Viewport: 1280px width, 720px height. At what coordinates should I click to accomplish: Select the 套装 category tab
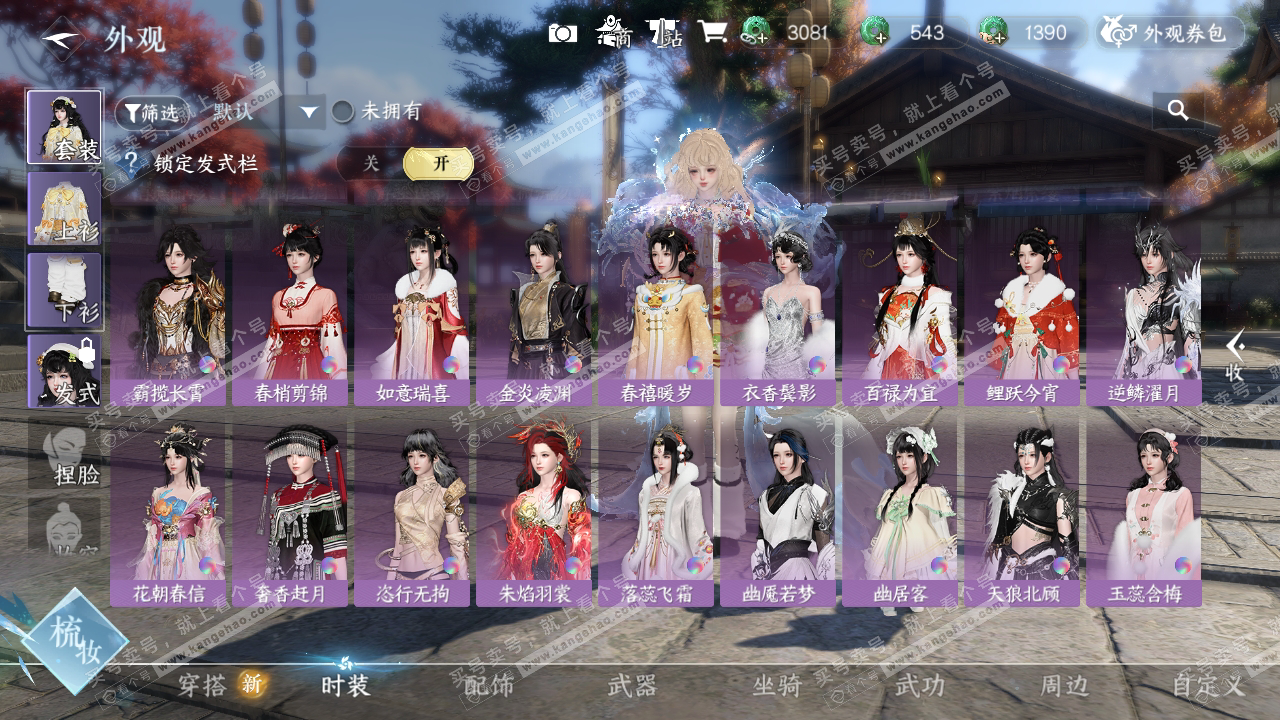coord(64,127)
